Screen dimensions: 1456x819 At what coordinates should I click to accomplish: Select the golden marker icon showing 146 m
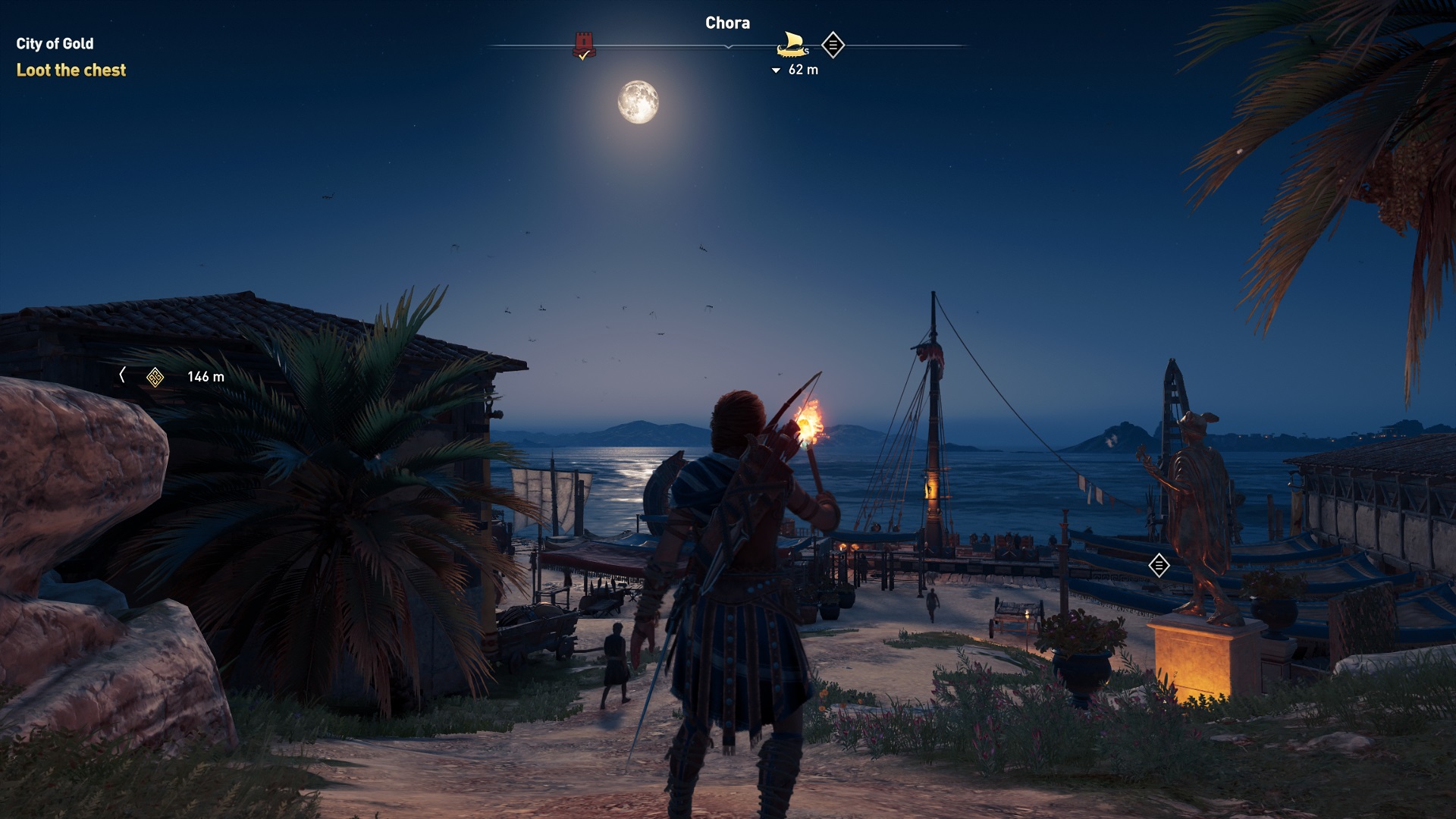point(155,377)
